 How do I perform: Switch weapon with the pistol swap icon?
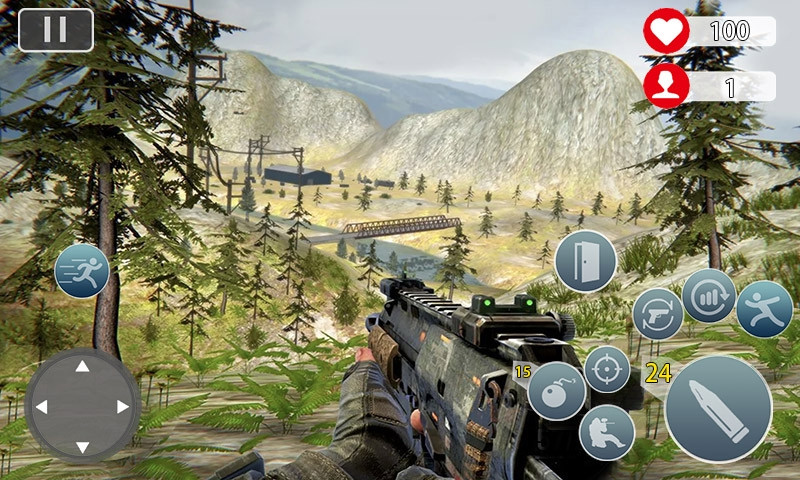[x=658, y=314]
